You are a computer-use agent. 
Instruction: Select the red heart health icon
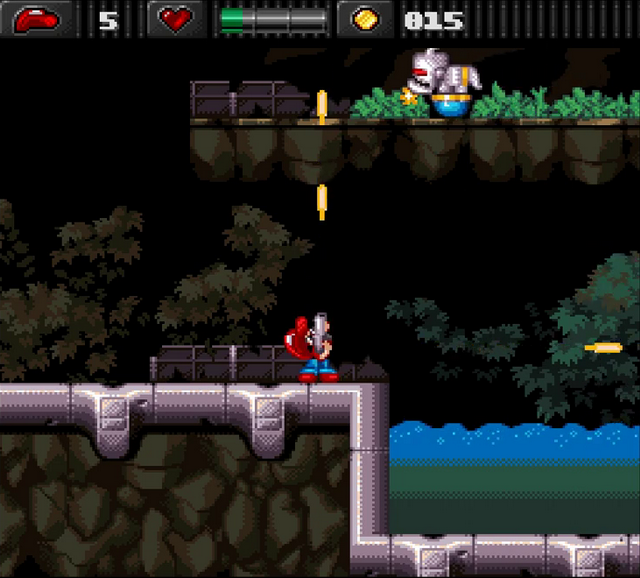(x=176, y=19)
